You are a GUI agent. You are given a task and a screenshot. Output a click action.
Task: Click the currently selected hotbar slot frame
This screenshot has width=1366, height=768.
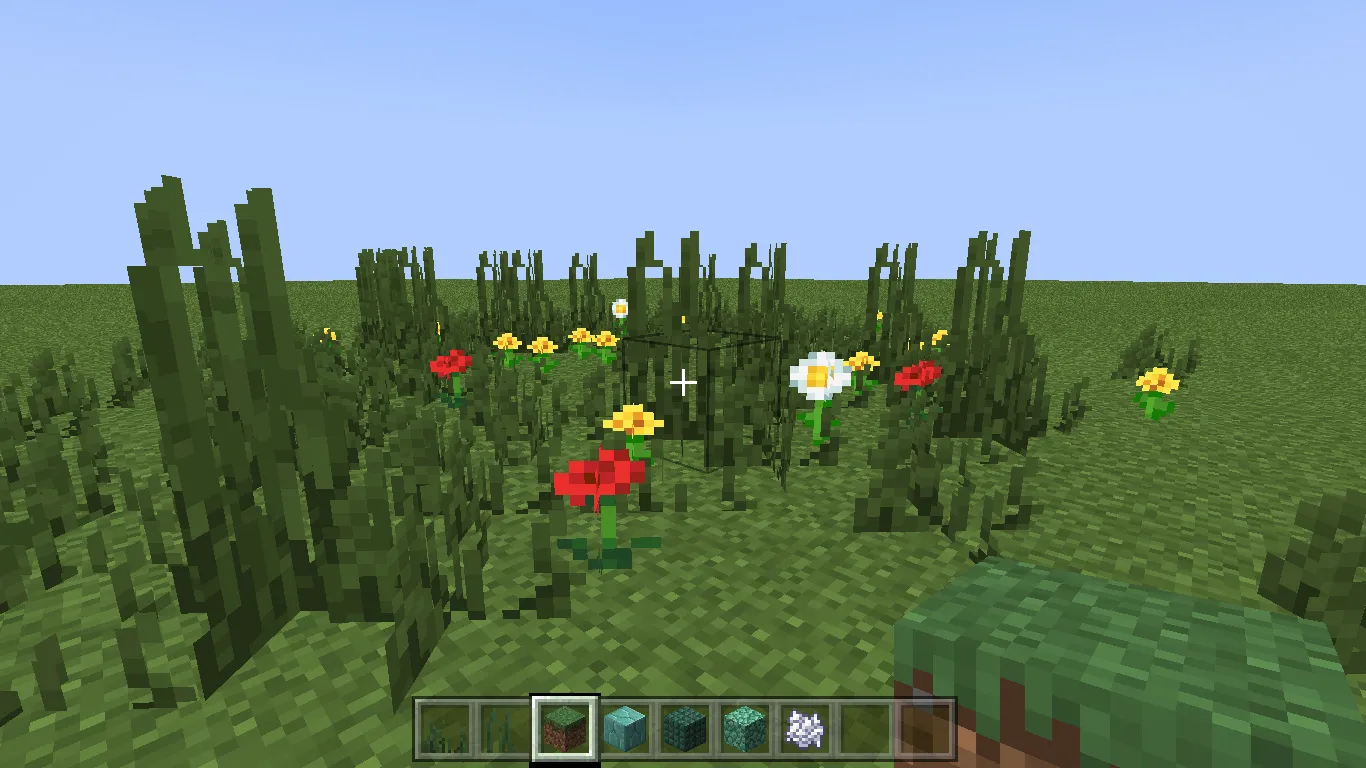pos(566,729)
